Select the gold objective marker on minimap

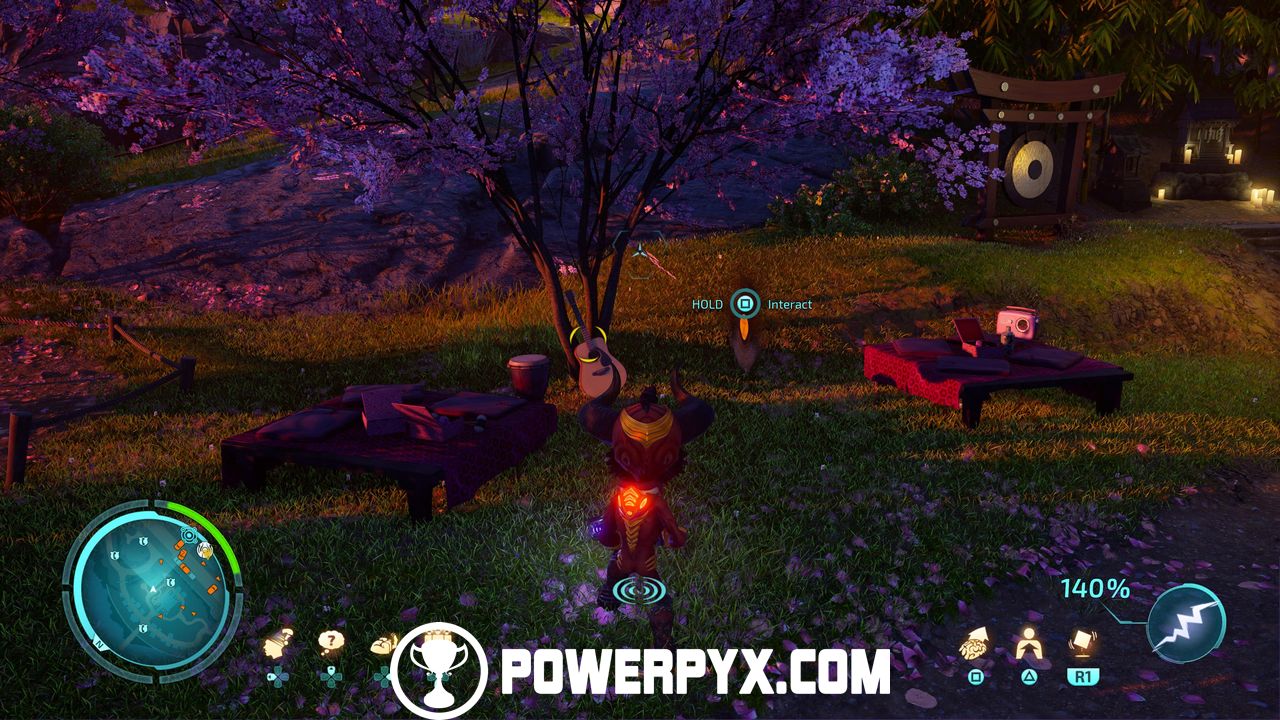(205, 549)
